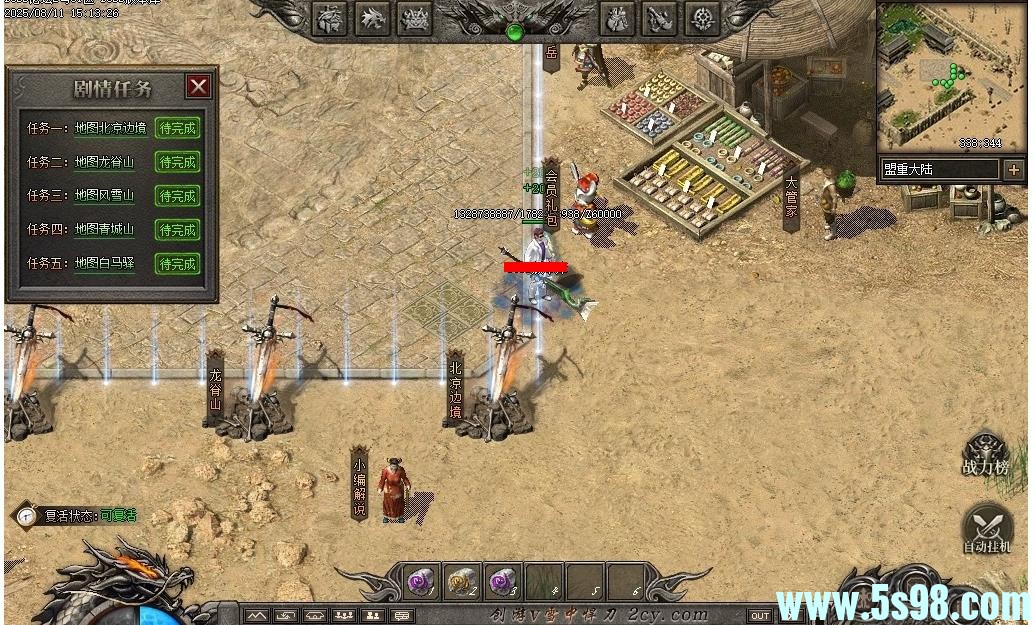Click the OUT button in bottom bar

[760, 615]
